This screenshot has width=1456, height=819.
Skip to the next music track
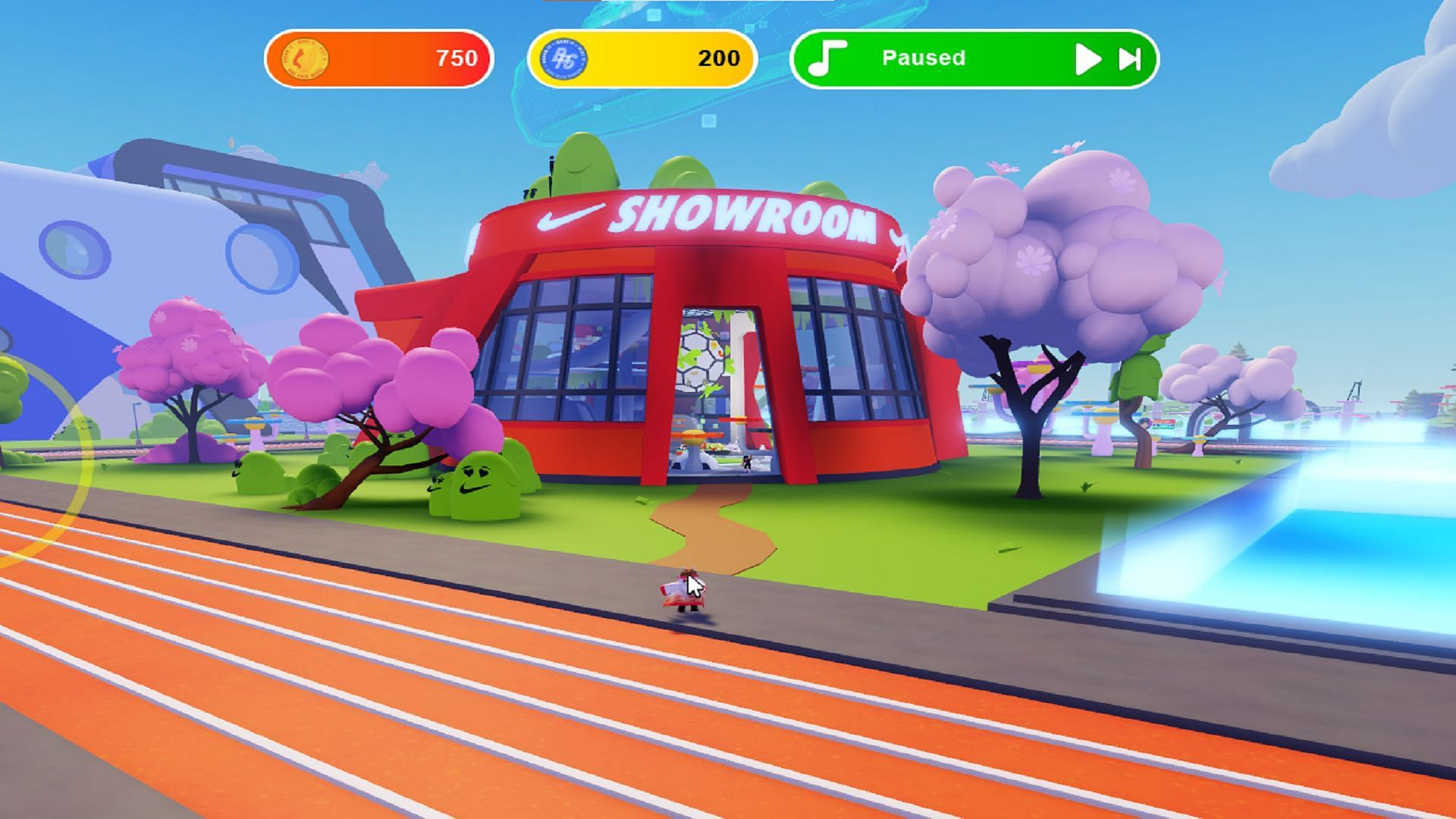click(1130, 59)
